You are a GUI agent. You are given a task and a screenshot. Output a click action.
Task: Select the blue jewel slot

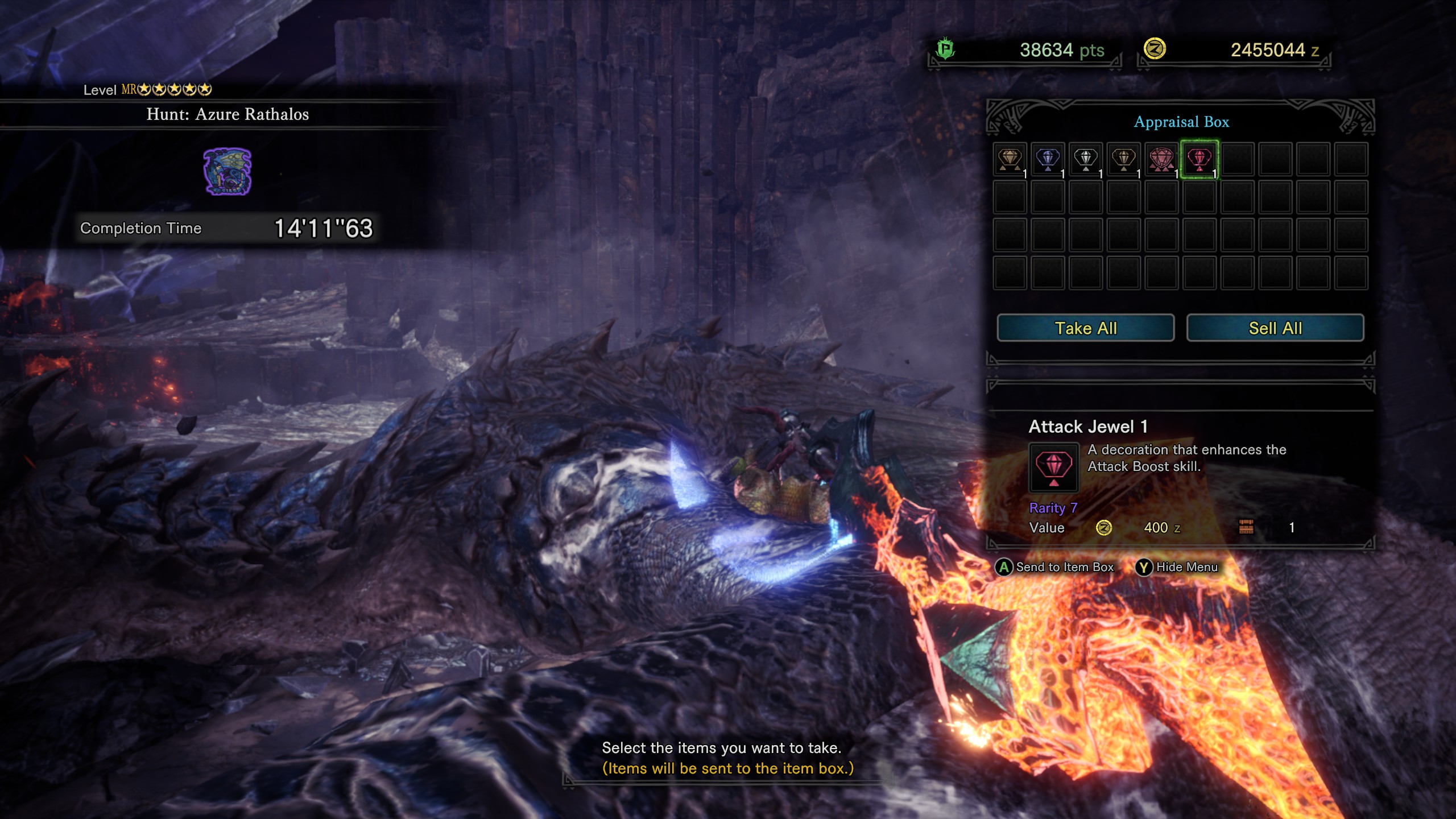[x=1048, y=159]
